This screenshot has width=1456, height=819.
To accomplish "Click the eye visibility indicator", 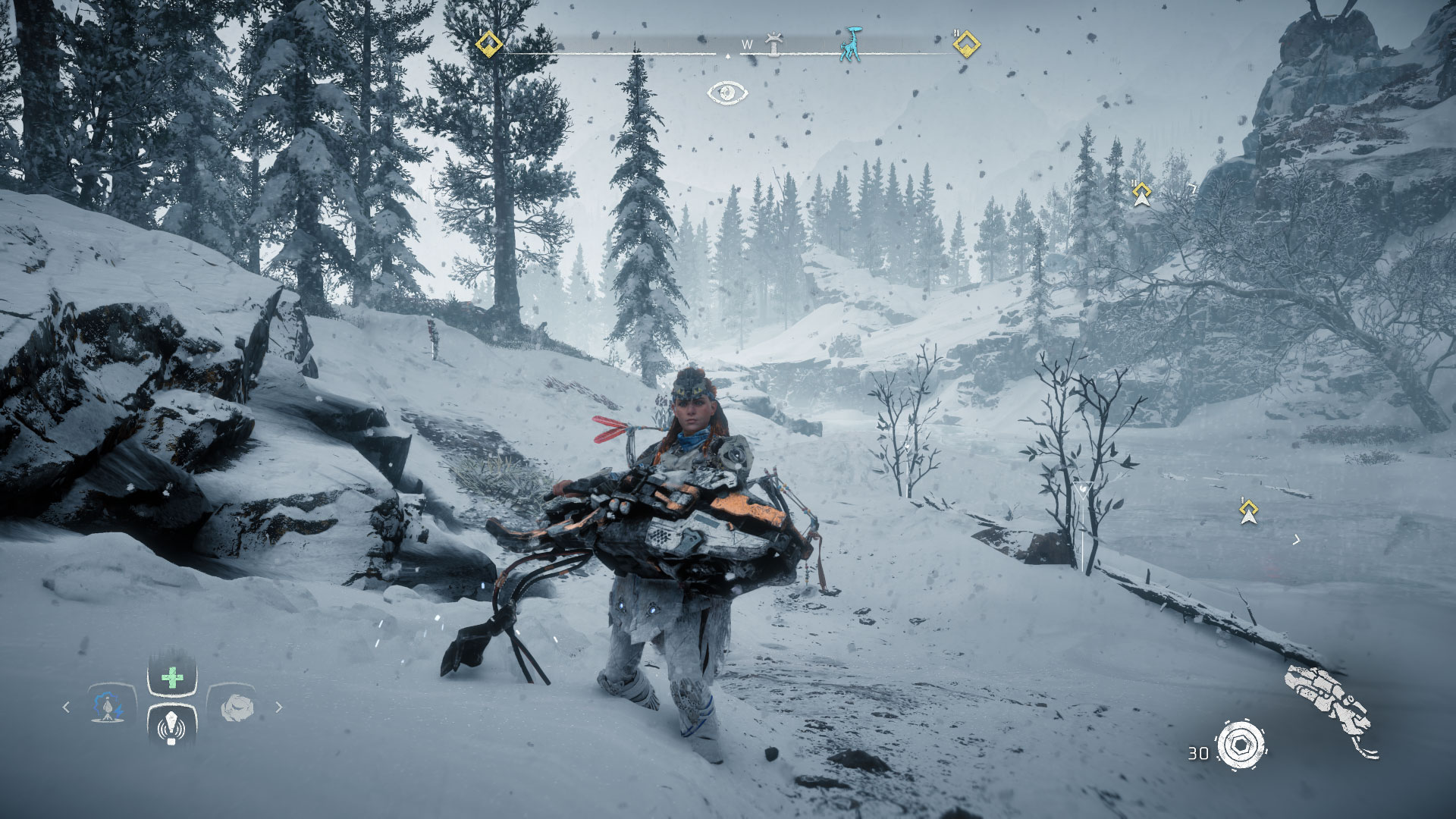I will tap(727, 93).
